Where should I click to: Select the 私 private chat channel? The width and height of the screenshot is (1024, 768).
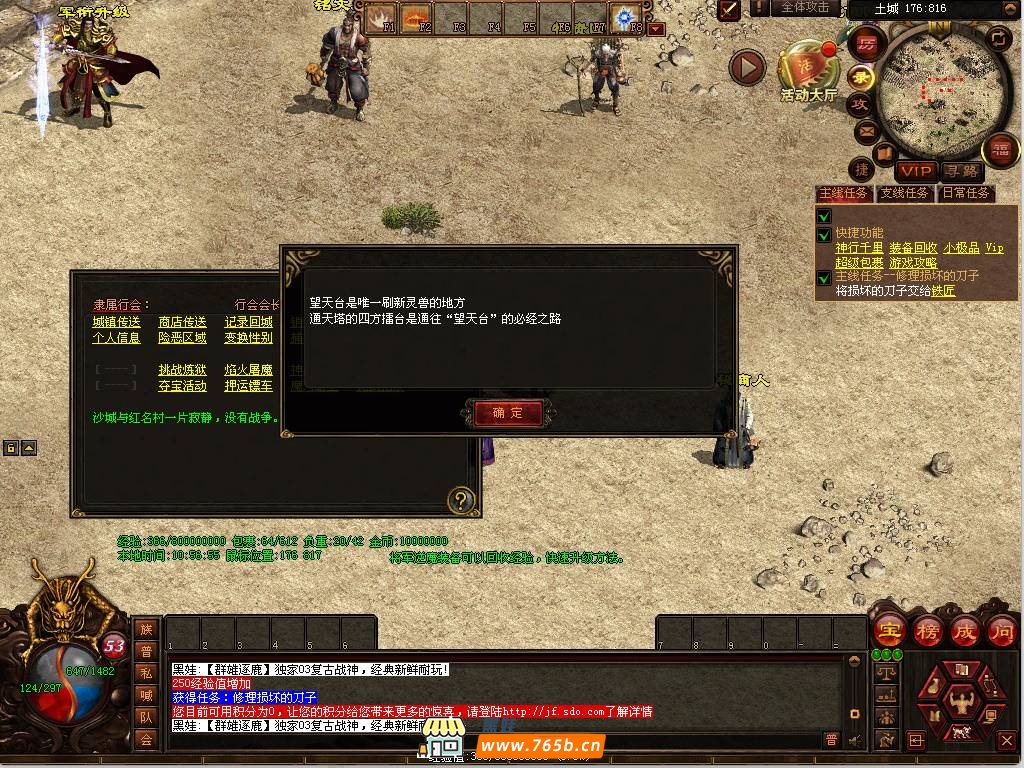point(146,673)
